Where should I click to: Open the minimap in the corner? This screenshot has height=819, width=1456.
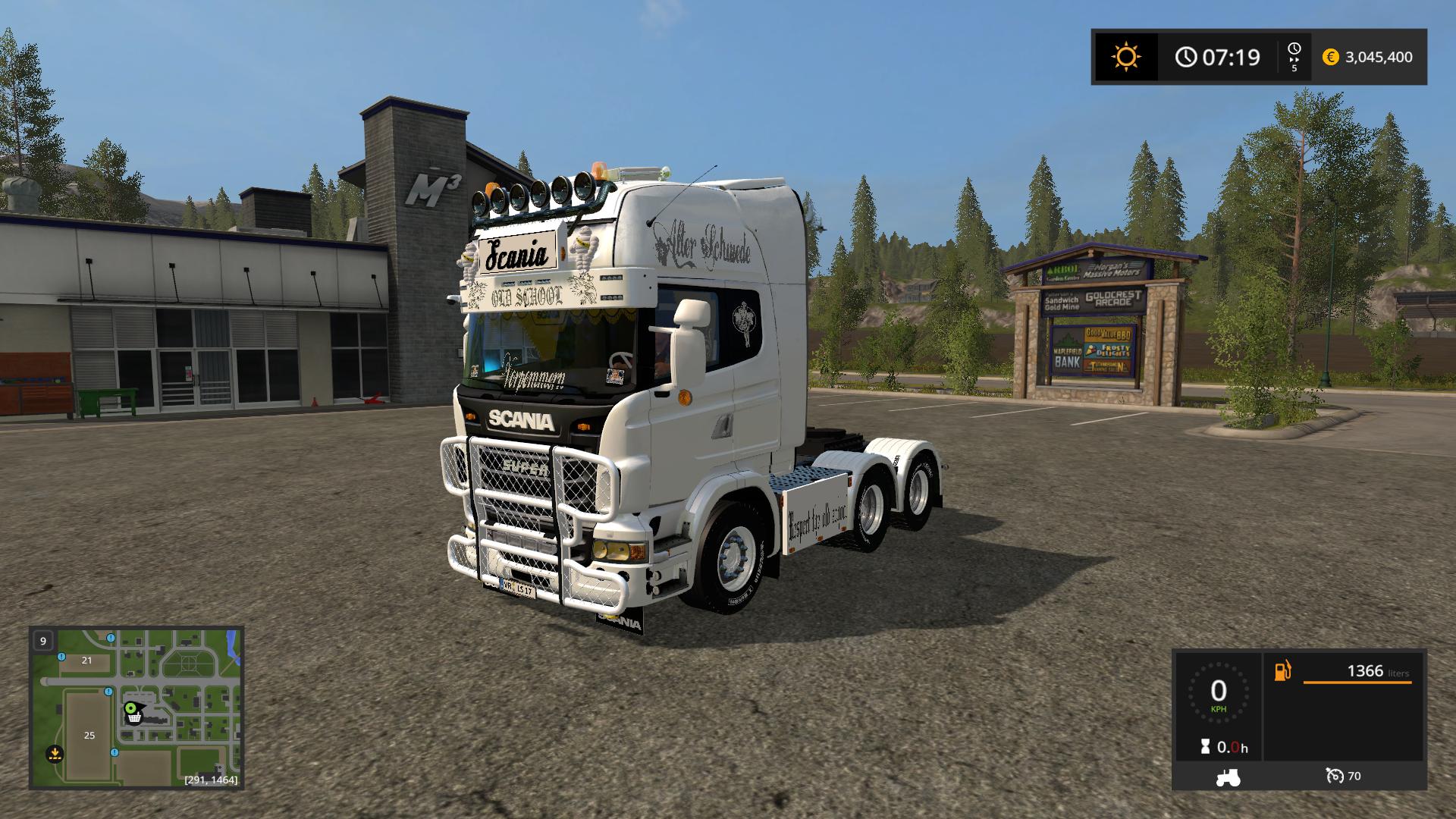coord(136,708)
